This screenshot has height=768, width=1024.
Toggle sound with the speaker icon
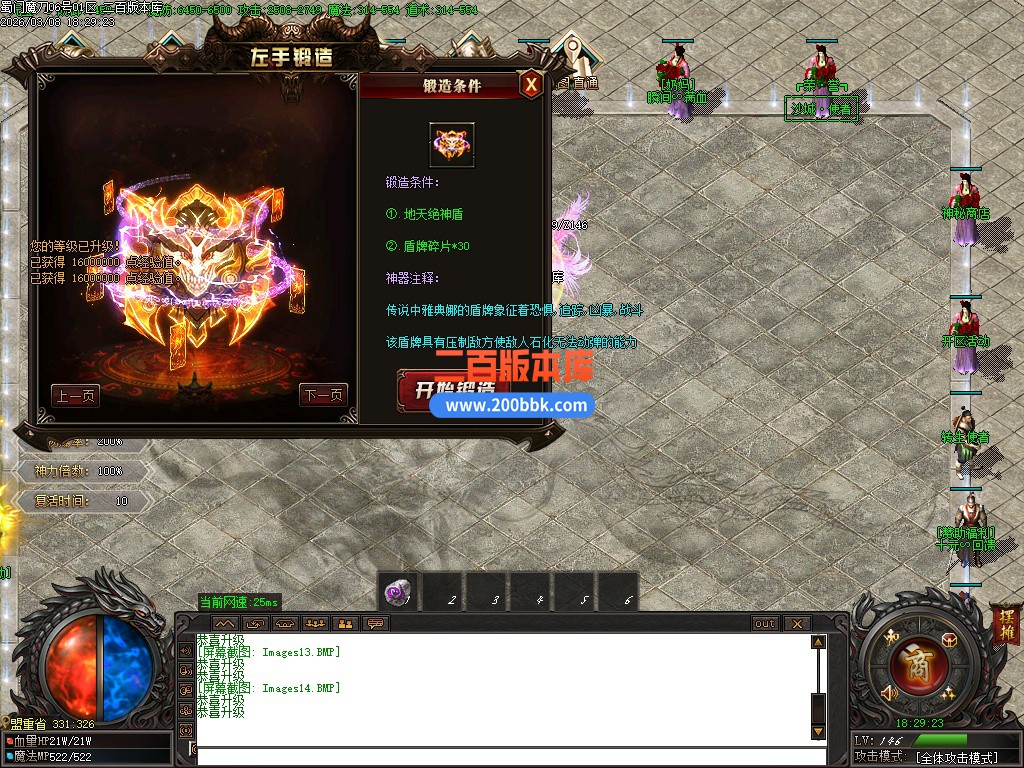tap(888, 692)
